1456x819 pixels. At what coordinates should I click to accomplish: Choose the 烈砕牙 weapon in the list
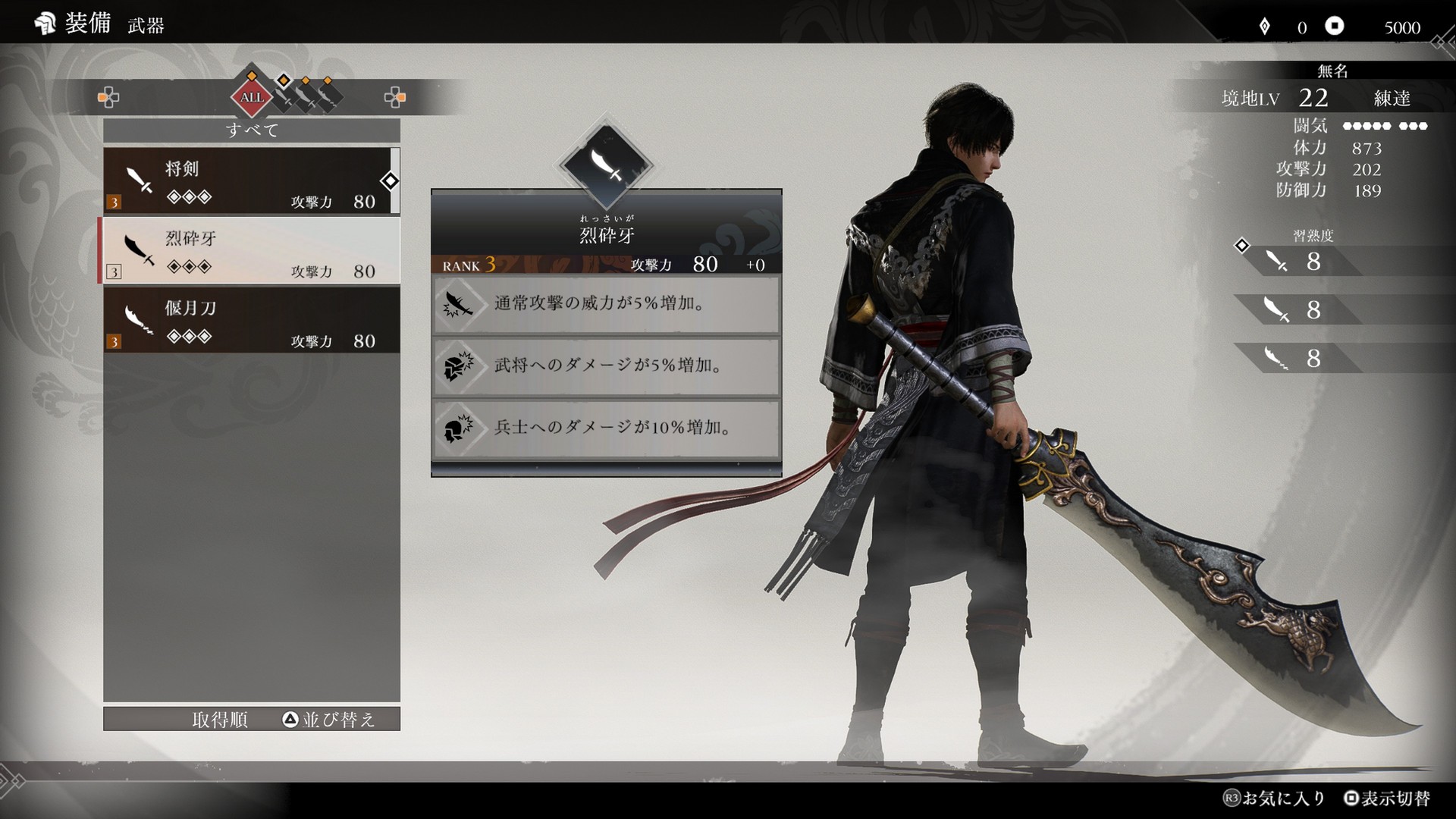tap(250, 251)
